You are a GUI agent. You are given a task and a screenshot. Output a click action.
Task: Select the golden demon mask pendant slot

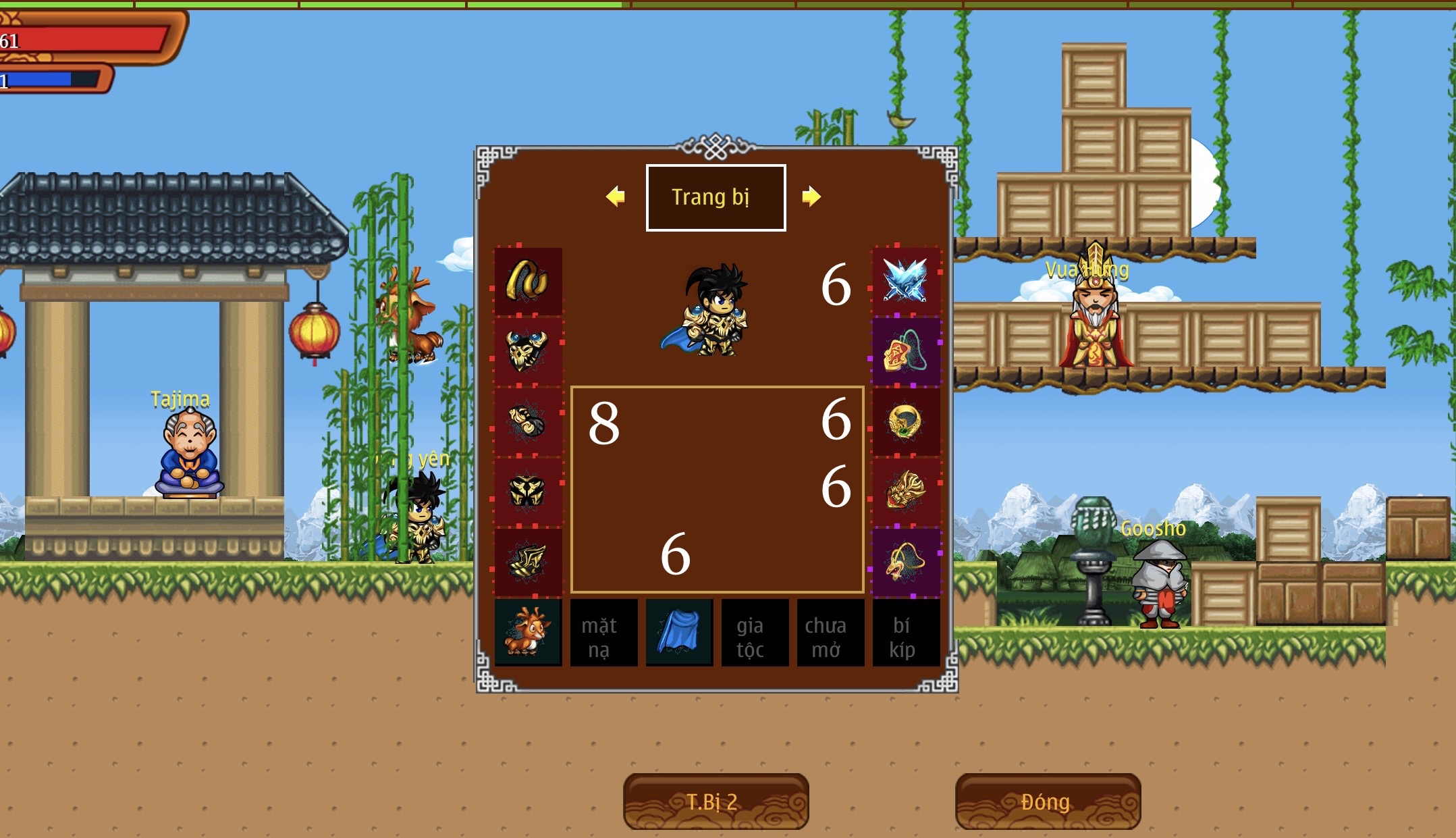tap(905, 492)
